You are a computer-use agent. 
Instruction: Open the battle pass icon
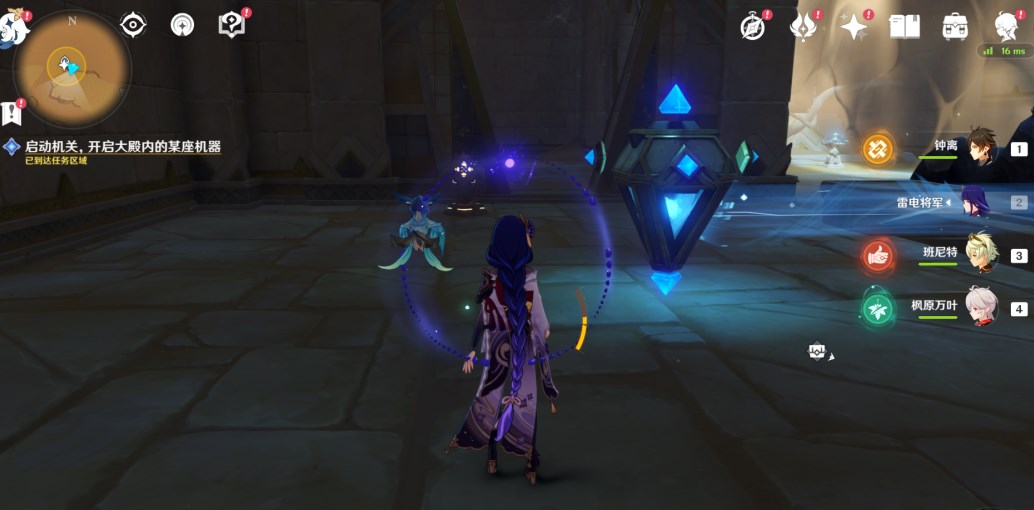click(x=803, y=27)
